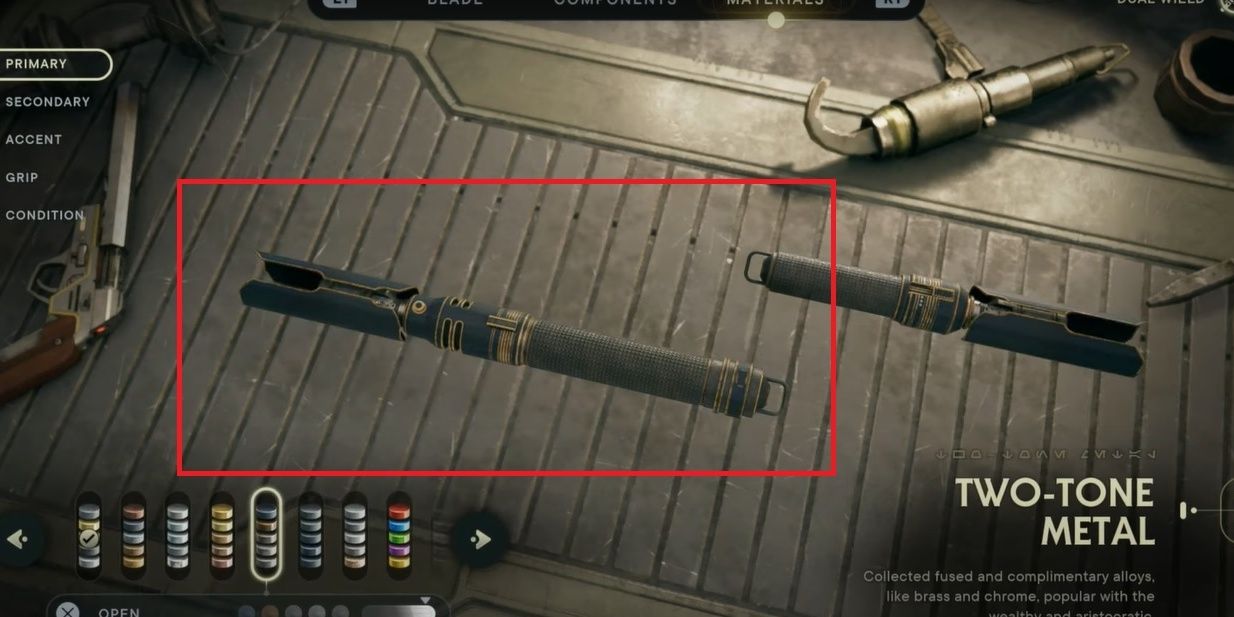Show next materials with the right arrow

tap(480, 540)
